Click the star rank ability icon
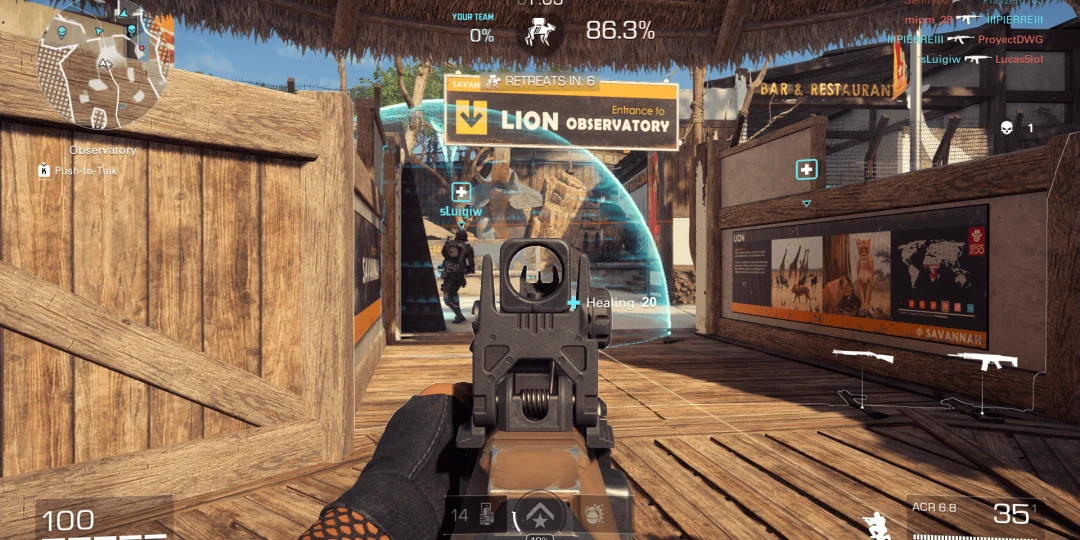The height and width of the screenshot is (540, 1080). pos(538,517)
